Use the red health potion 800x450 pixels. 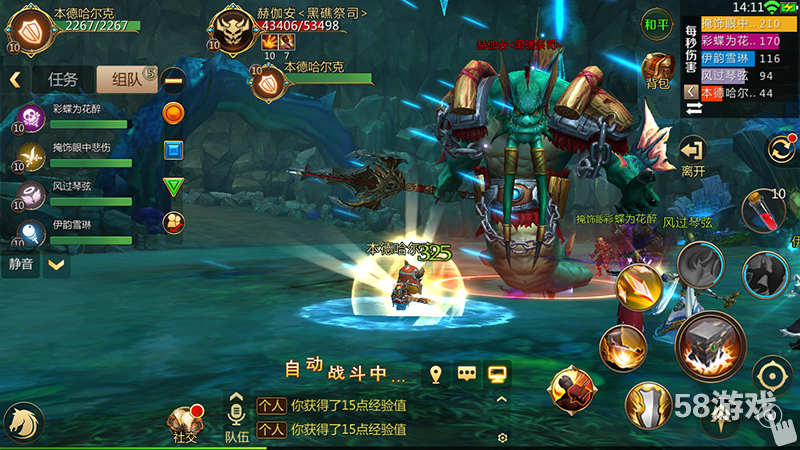click(771, 210)
